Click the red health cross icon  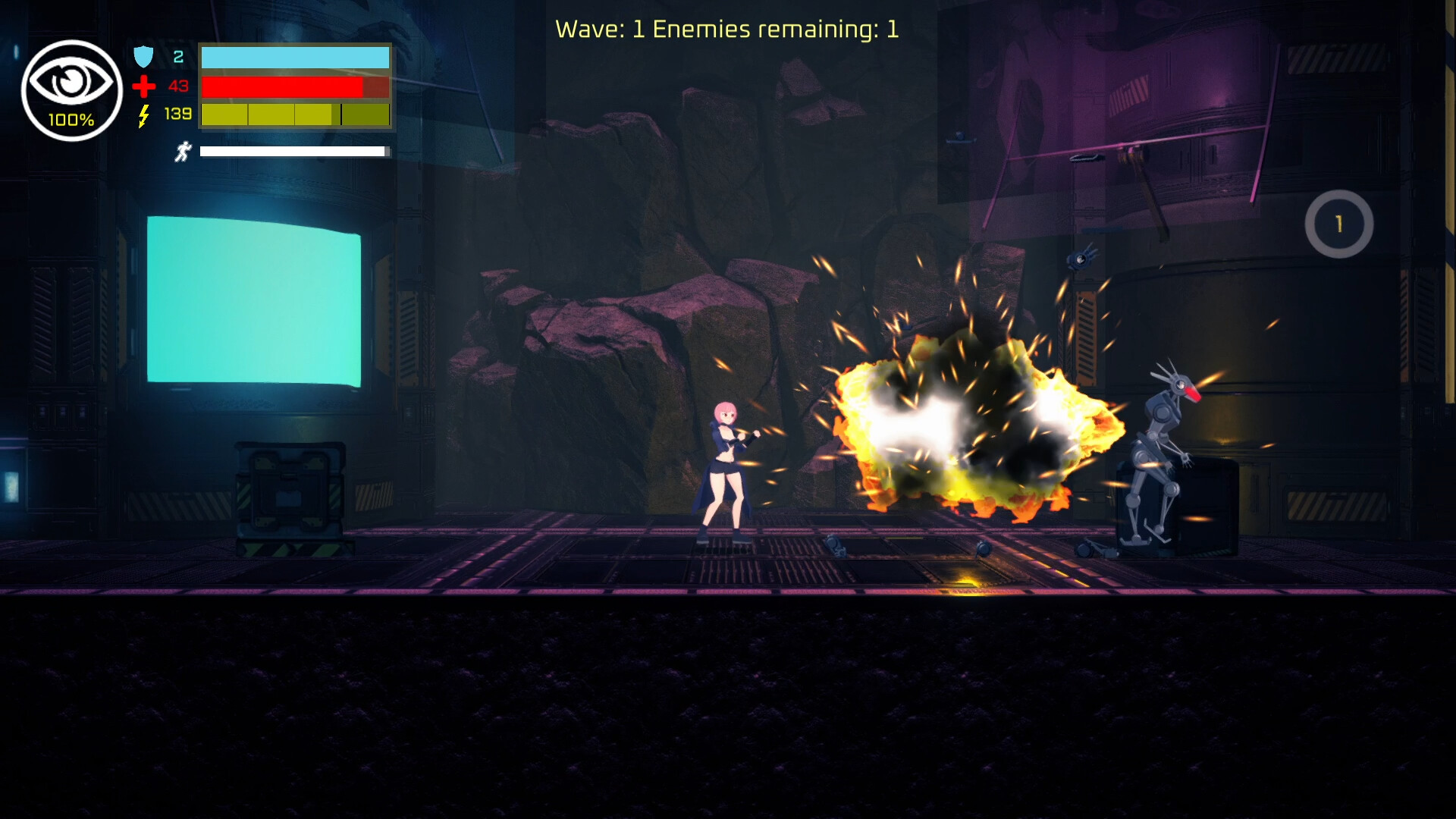point(143,86)
